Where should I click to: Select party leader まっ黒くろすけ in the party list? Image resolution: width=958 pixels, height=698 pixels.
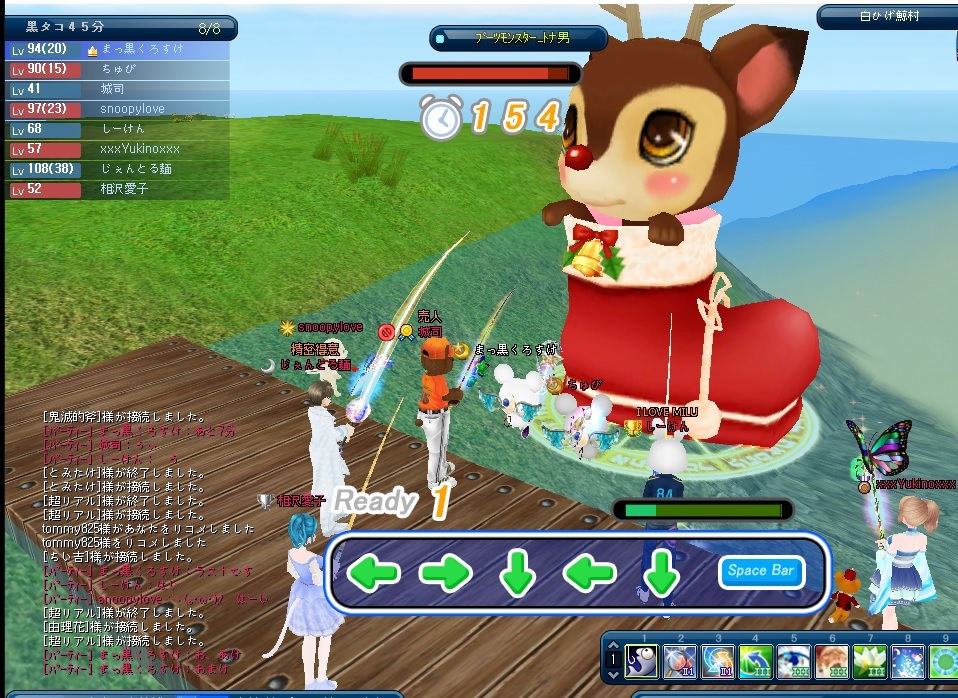click(x=138, y=49)
